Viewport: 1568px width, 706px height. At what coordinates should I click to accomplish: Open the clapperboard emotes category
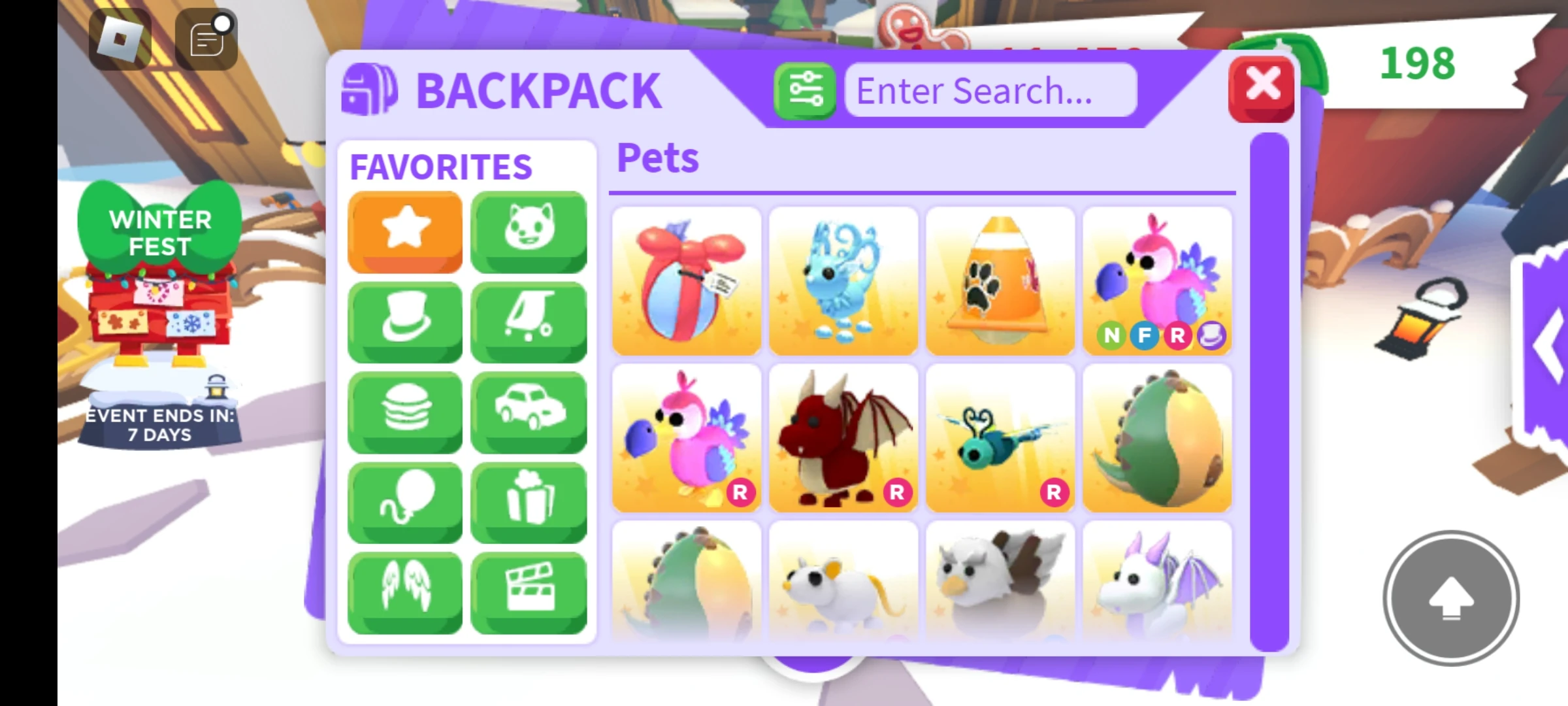[529, 591]
